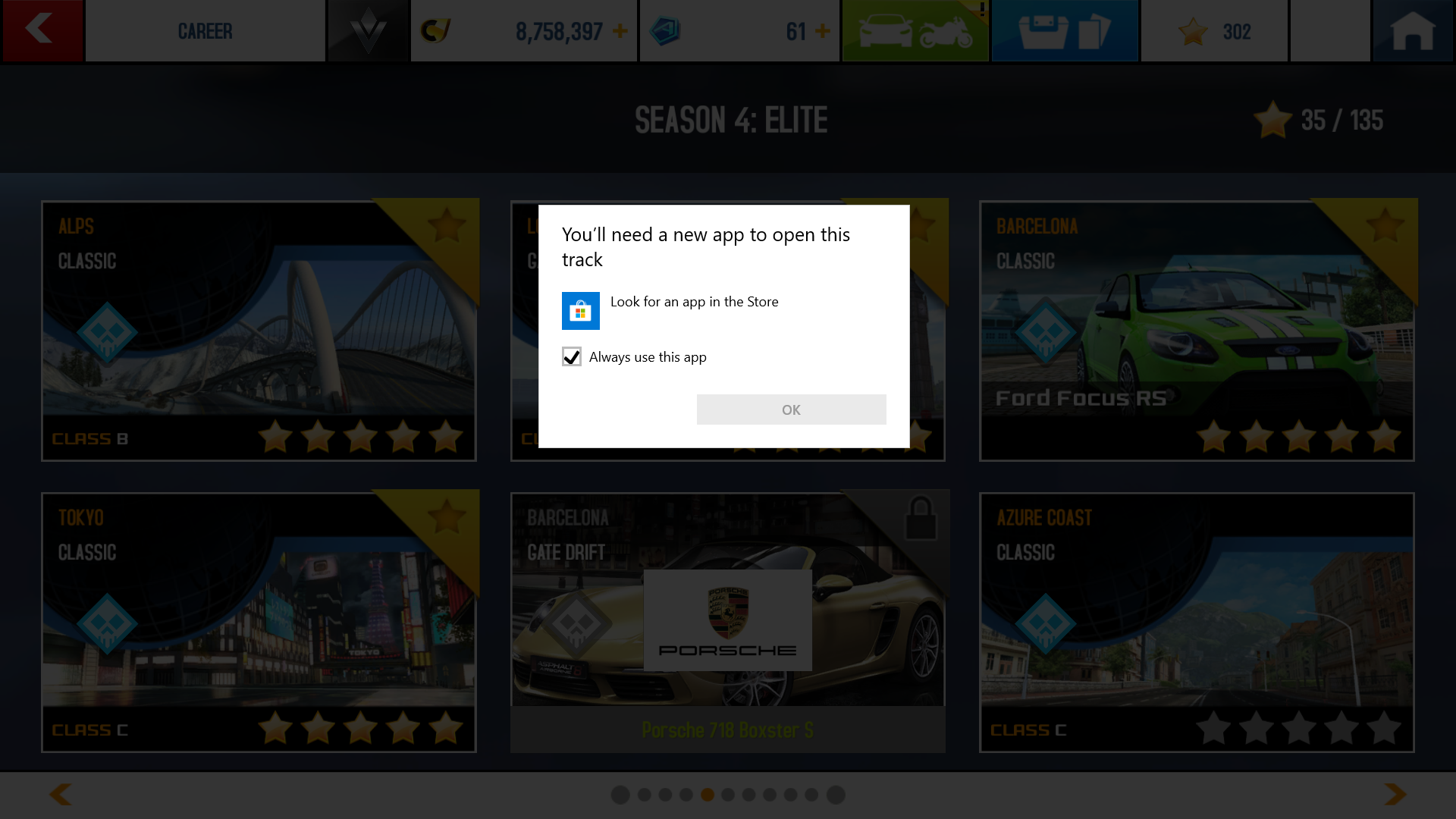Select the Career menu label

206,30
